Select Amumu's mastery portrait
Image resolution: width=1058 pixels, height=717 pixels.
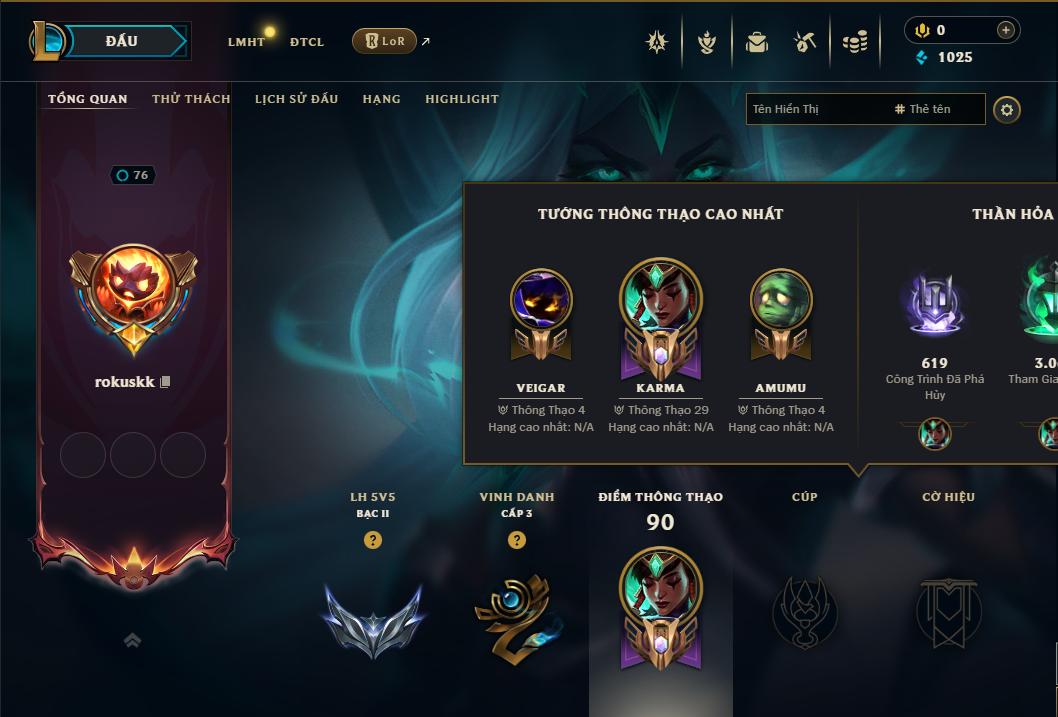[x=781, y=302]
